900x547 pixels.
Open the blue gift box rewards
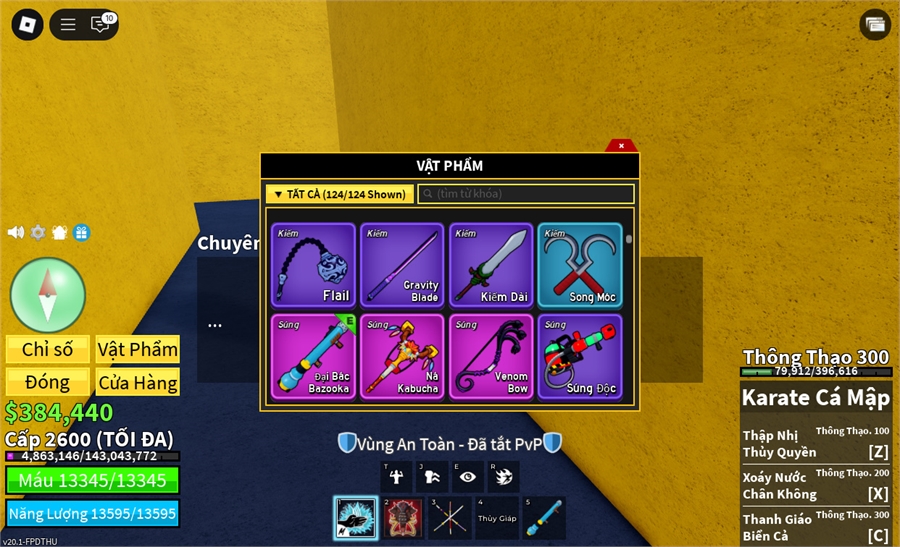coord(82,232)
